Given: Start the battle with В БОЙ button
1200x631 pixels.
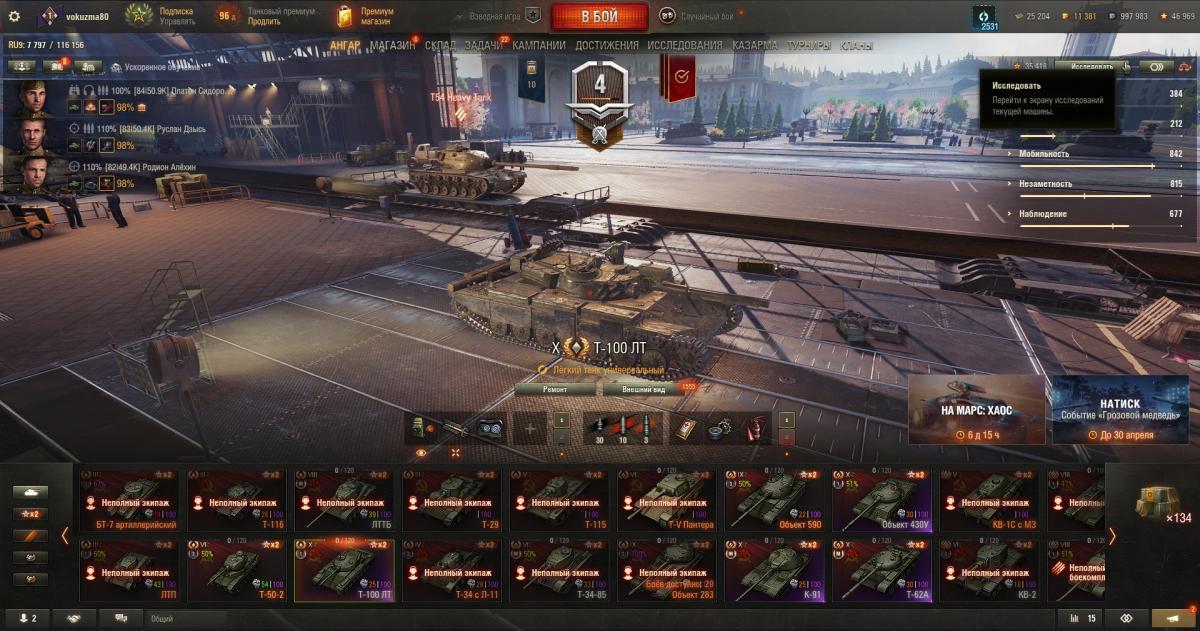Looking at the screenshot, I should (x=599, y=17).
